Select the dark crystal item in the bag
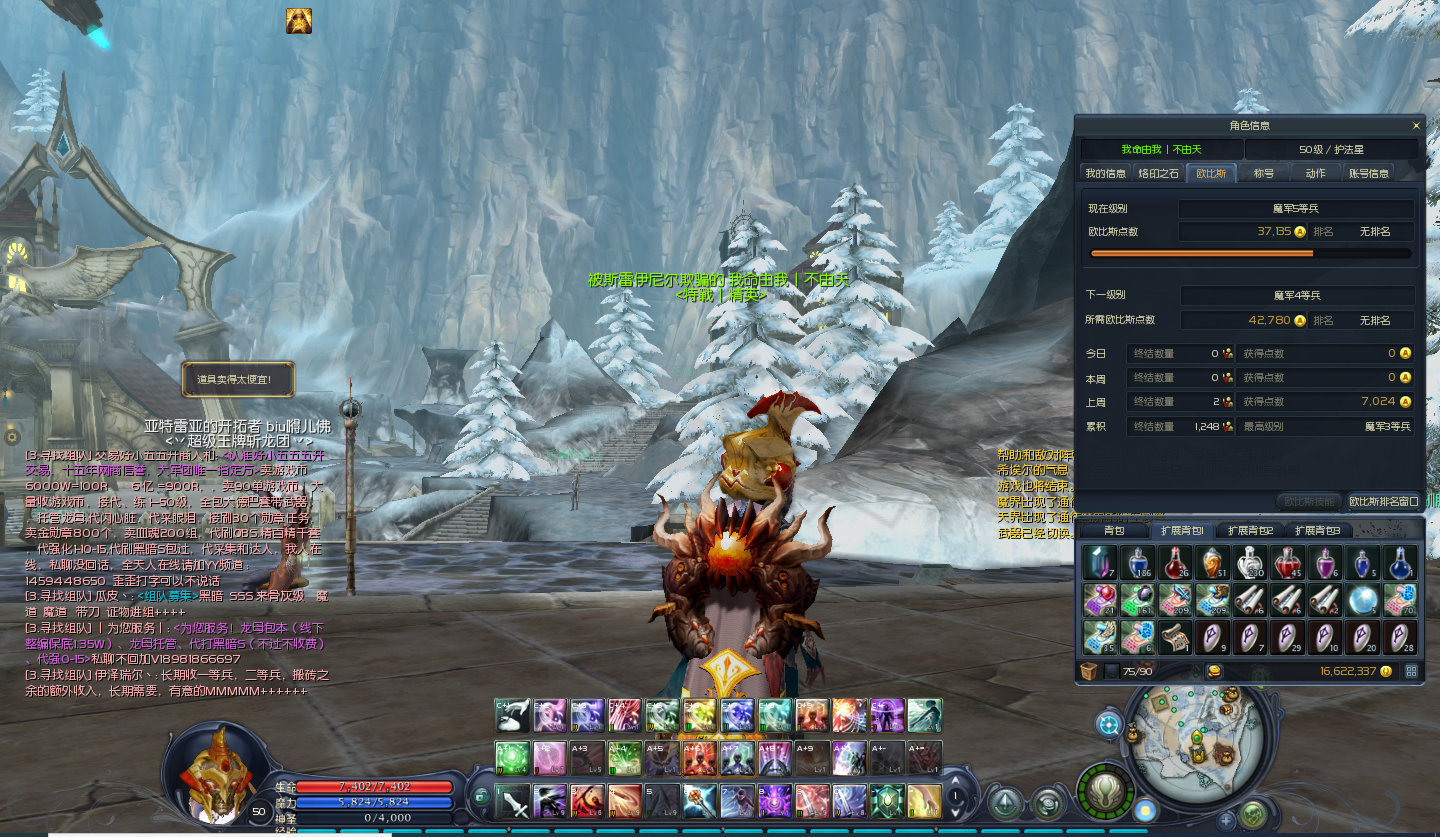The width and height of the screenshot is (1440, 837). (x=1099, y=562)
